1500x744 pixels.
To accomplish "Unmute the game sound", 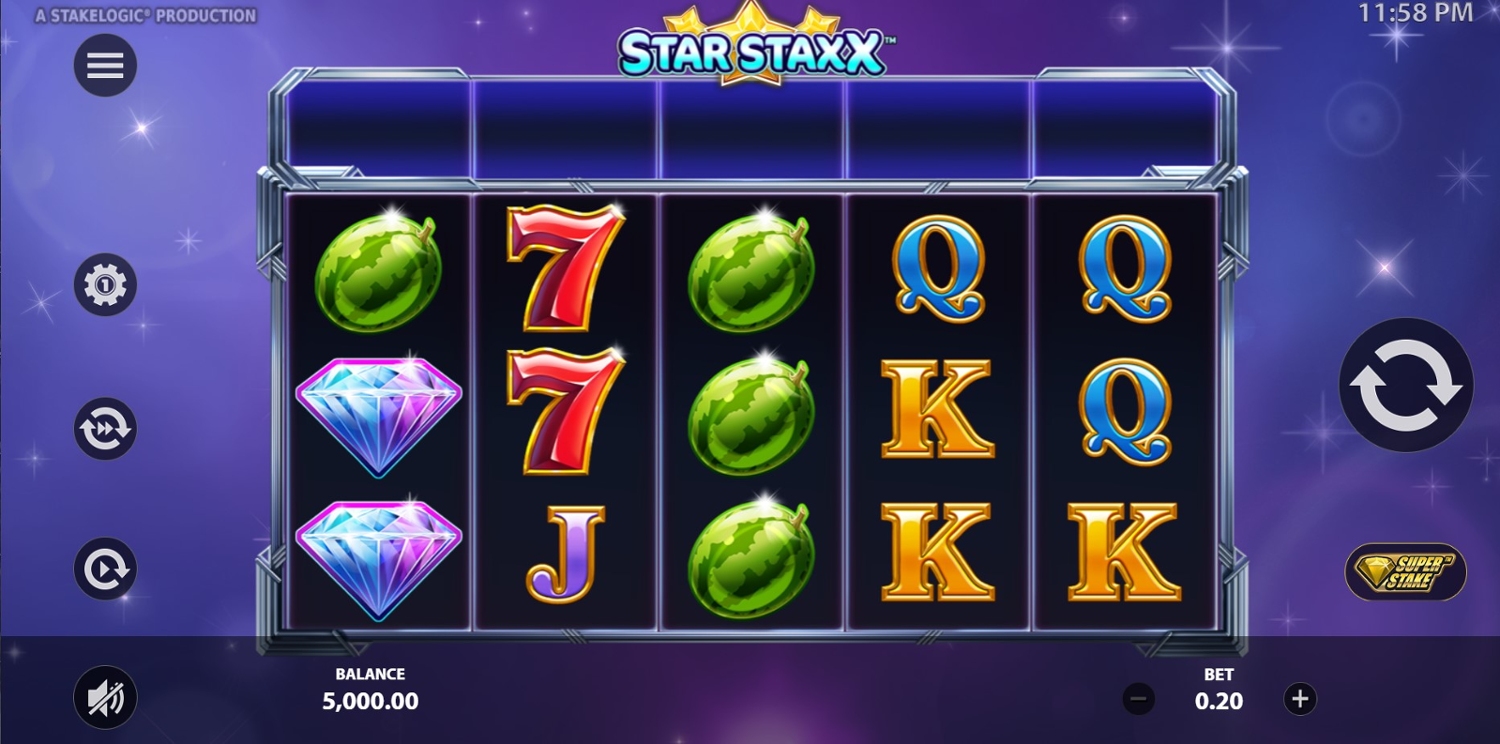I will [x=105, y=697].
